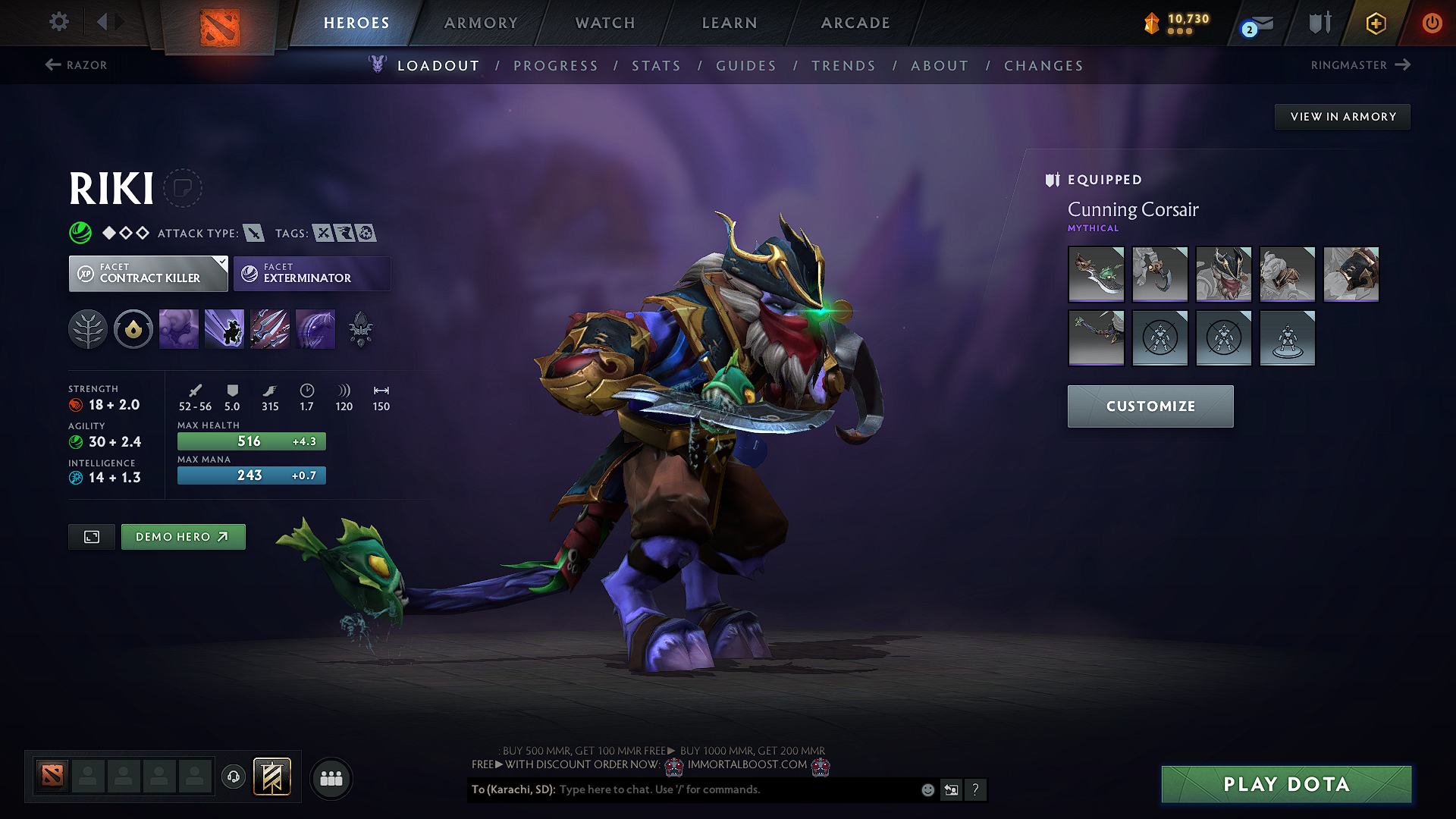Open the Arcade tab
This screenshot has width=1456, height=819.
point(855,23)
